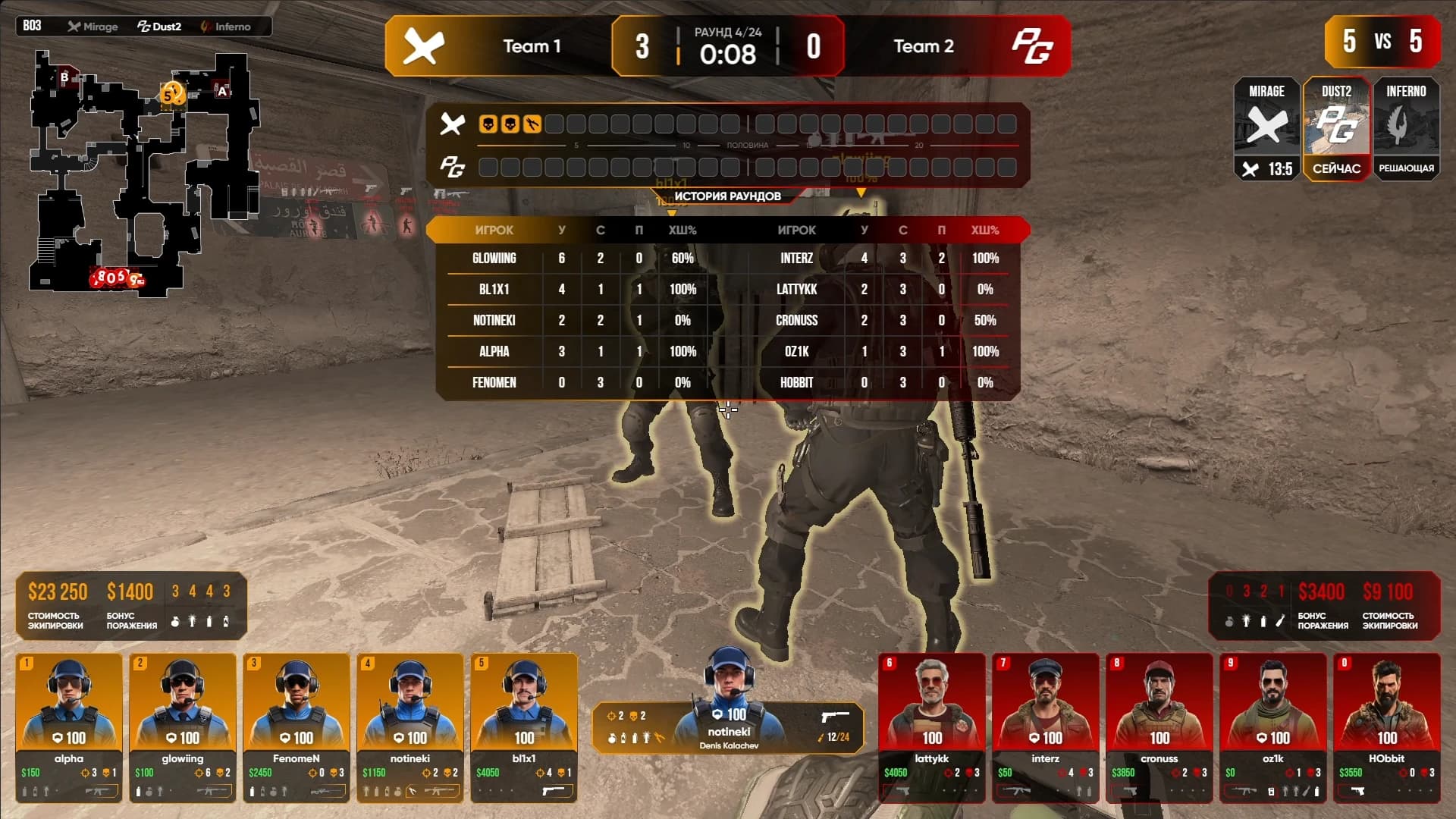The image size is (1456, 819).
Task: Click the INTERZ row in the scoreboard
Action: 880,259
